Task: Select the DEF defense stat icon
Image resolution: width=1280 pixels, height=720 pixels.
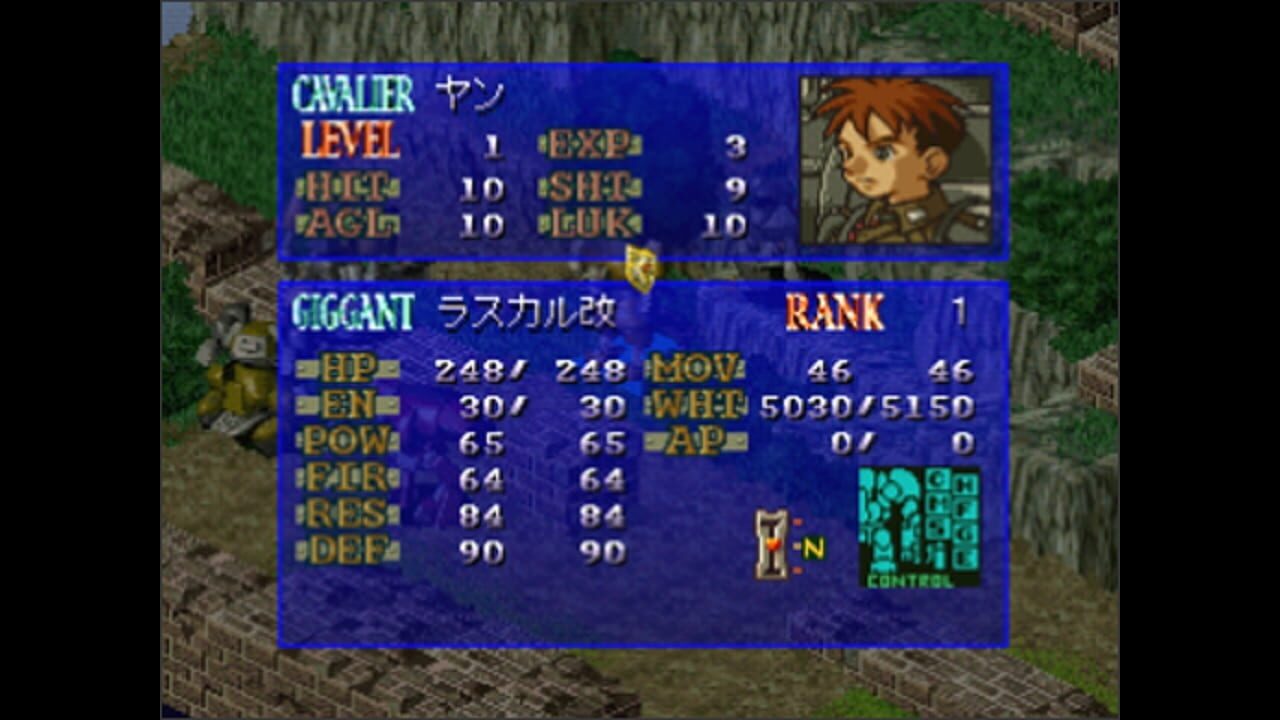Action: pyautogui.click(x=348, y=548)
